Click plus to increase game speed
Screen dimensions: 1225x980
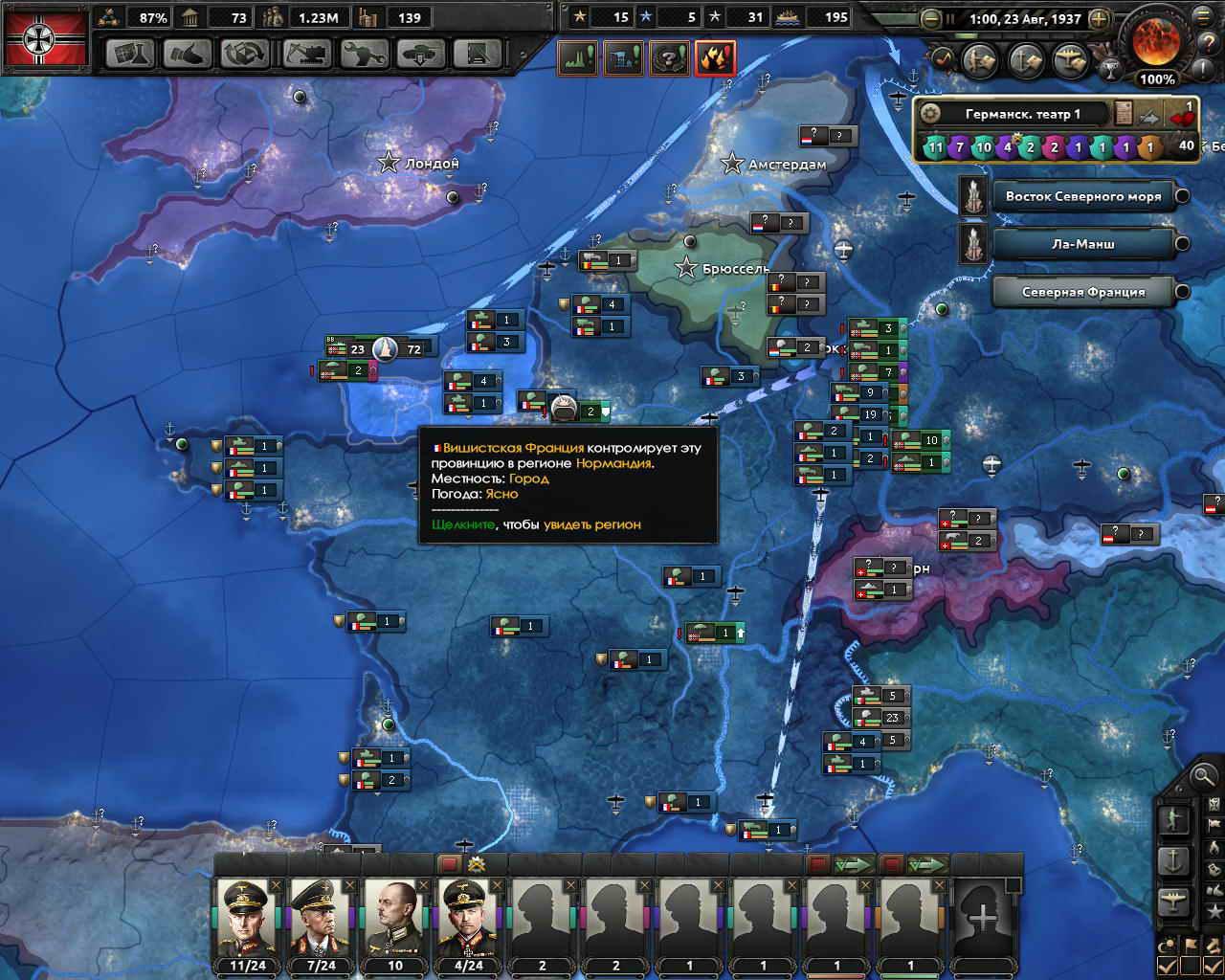[1099, 18]
